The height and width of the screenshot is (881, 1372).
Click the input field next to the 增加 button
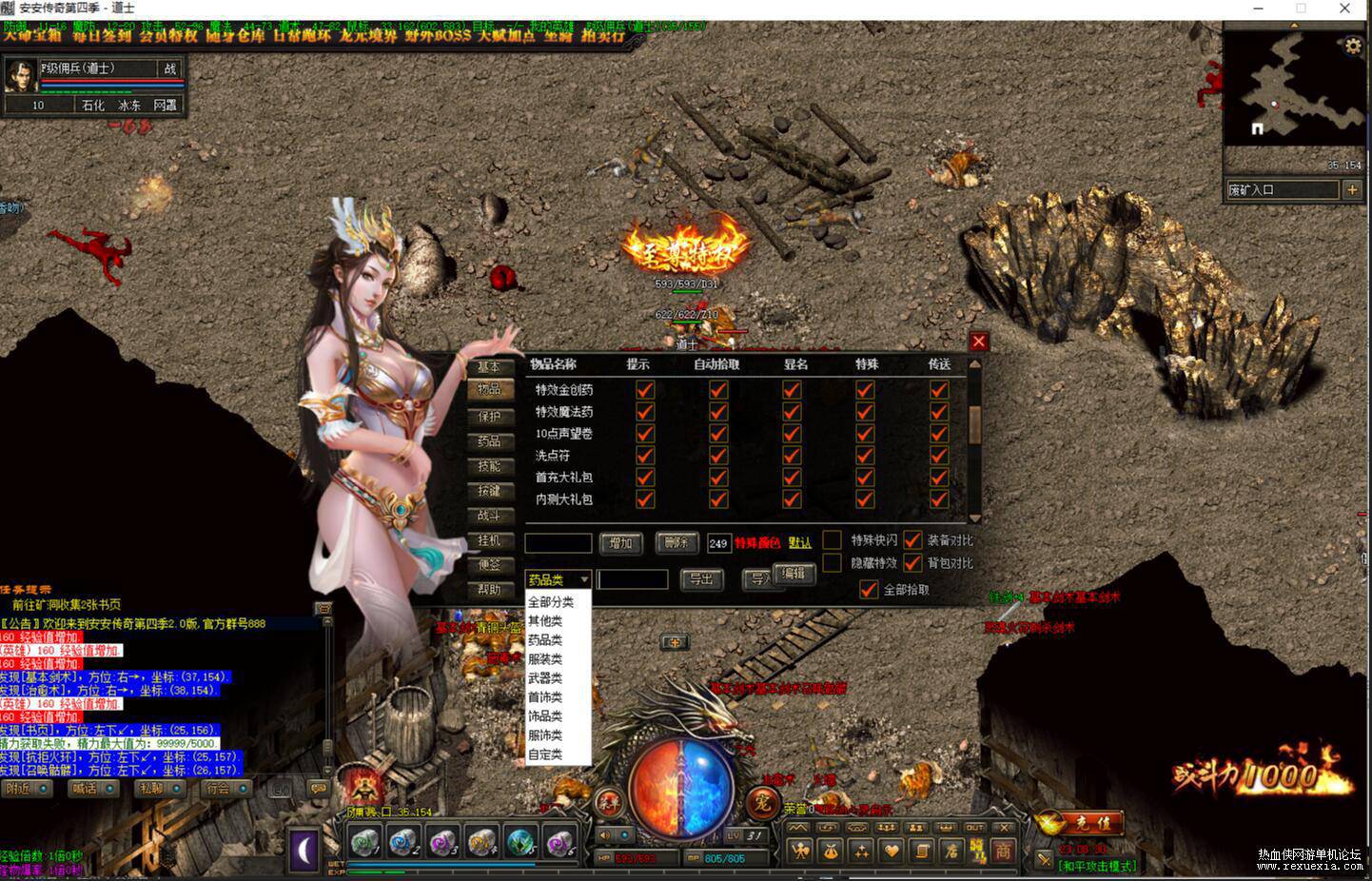[x=558, y=542]
